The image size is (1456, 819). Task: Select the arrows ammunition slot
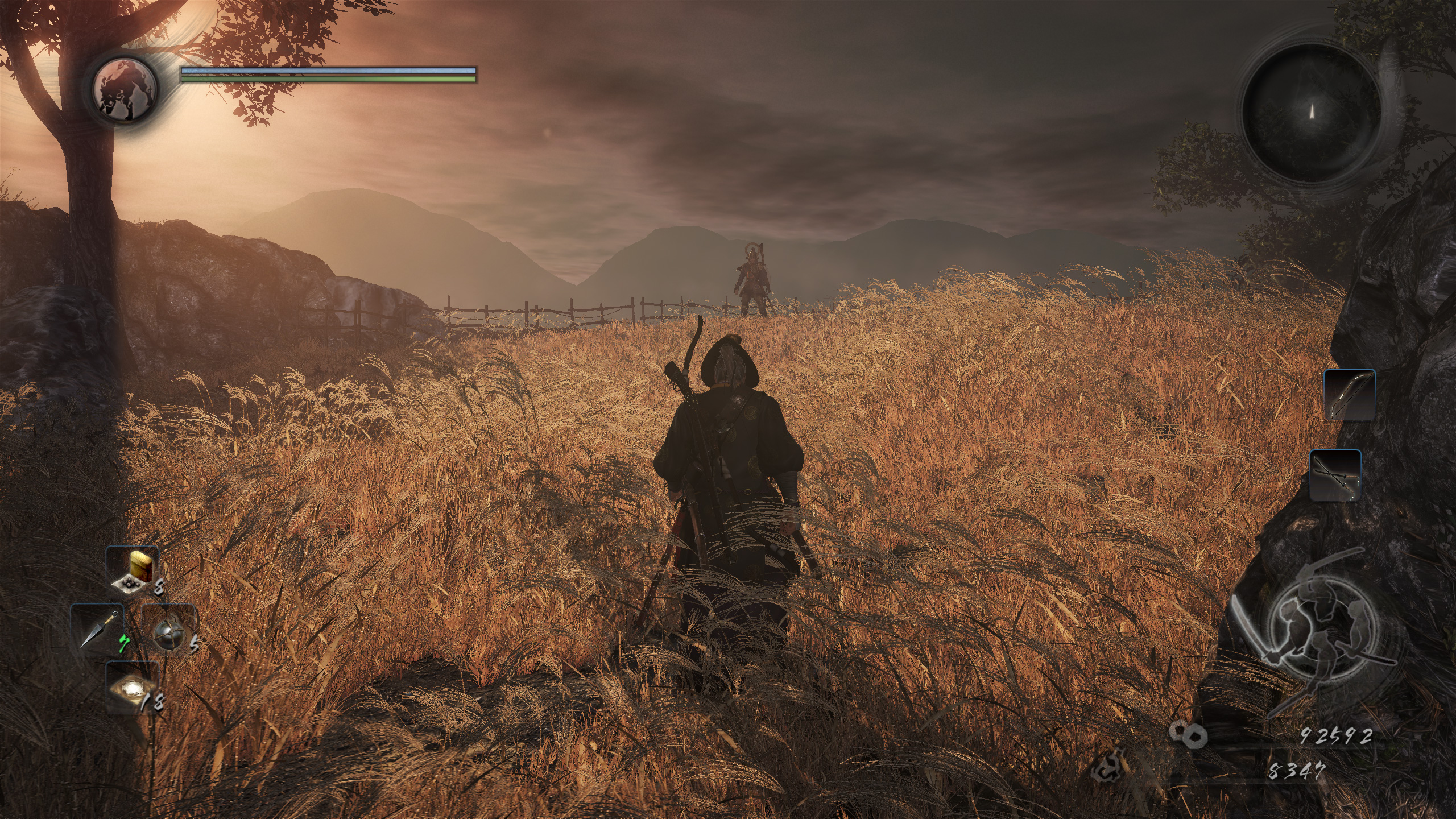[1335, 475]
